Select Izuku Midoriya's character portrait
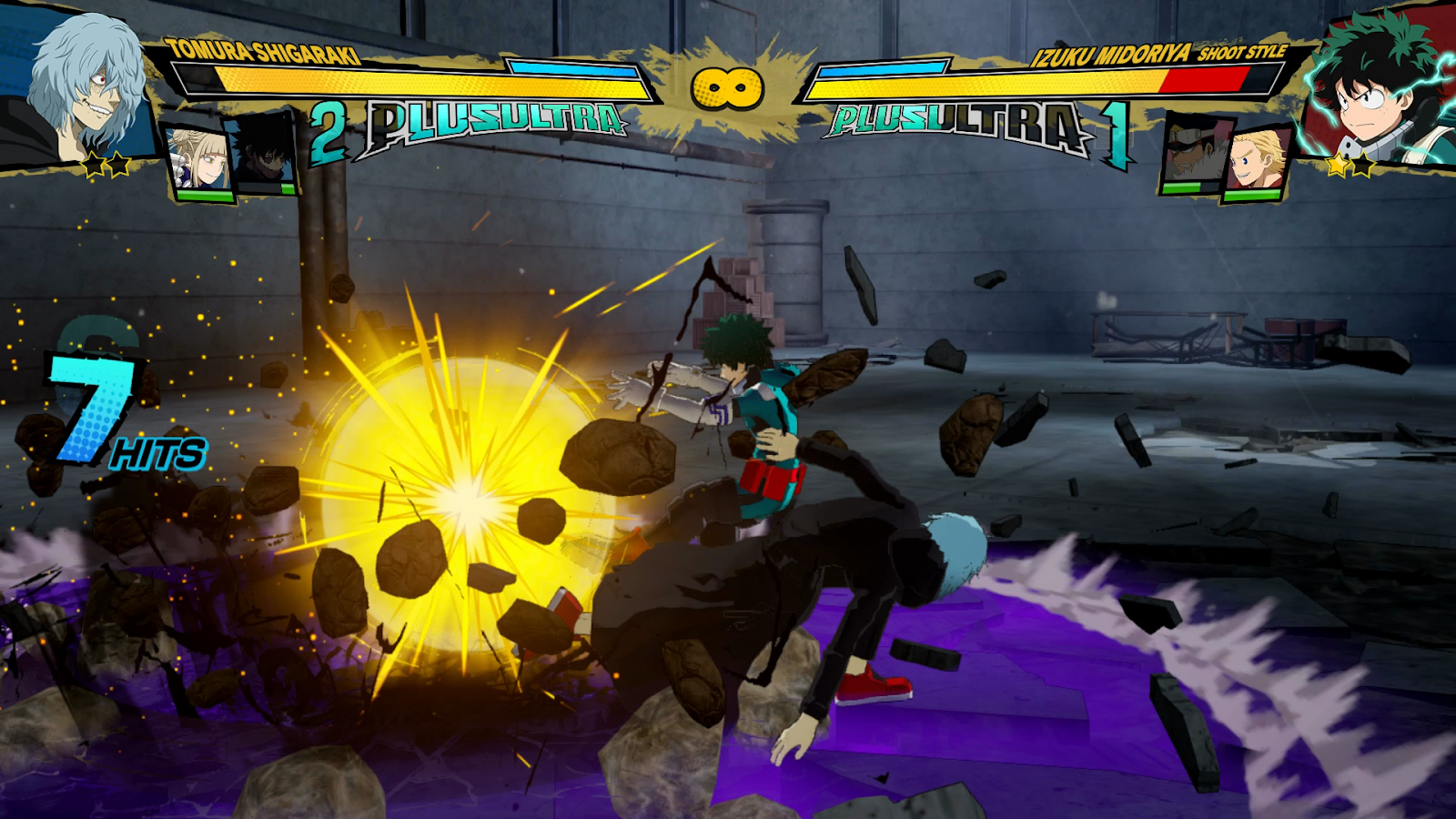 click(1376, 93)
